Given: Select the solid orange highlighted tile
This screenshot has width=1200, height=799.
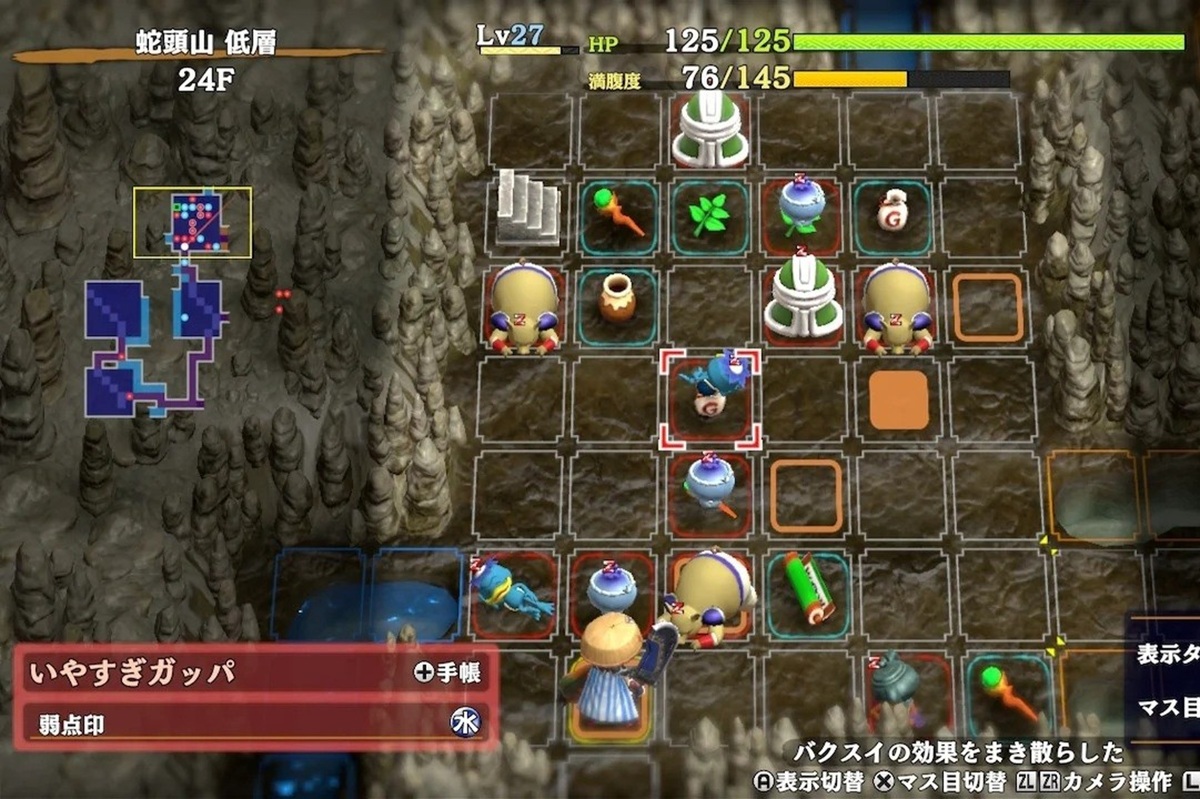Looking at the screenshot, I should click(898, 400).
